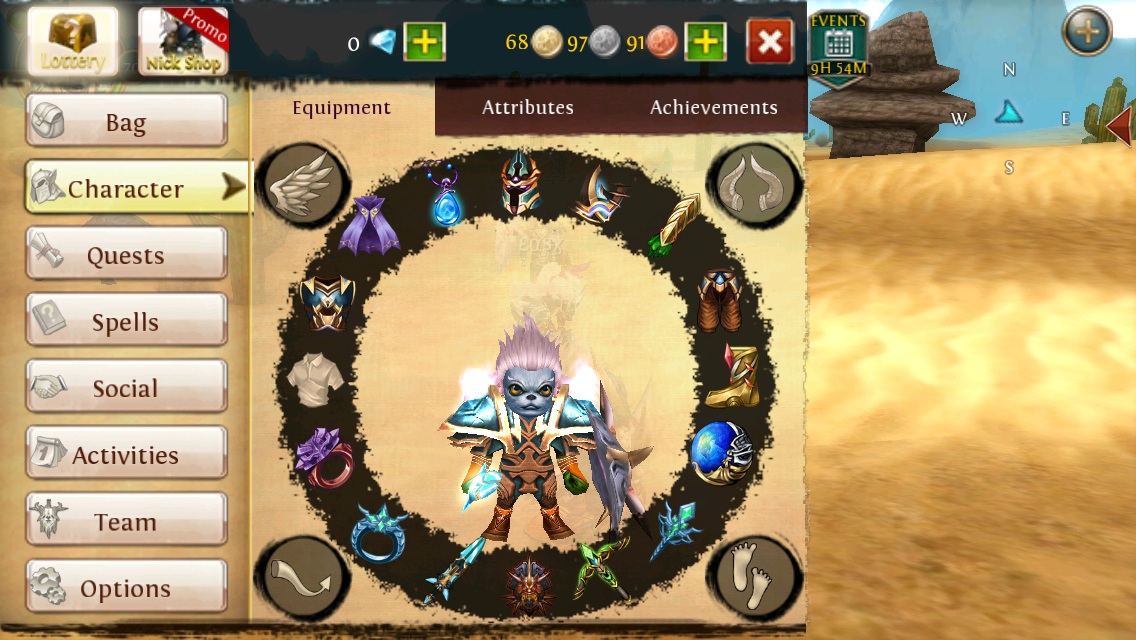Visit the Nick Shop promo
The height and width of the screenshot is (640, 1136).
point(183,42)
